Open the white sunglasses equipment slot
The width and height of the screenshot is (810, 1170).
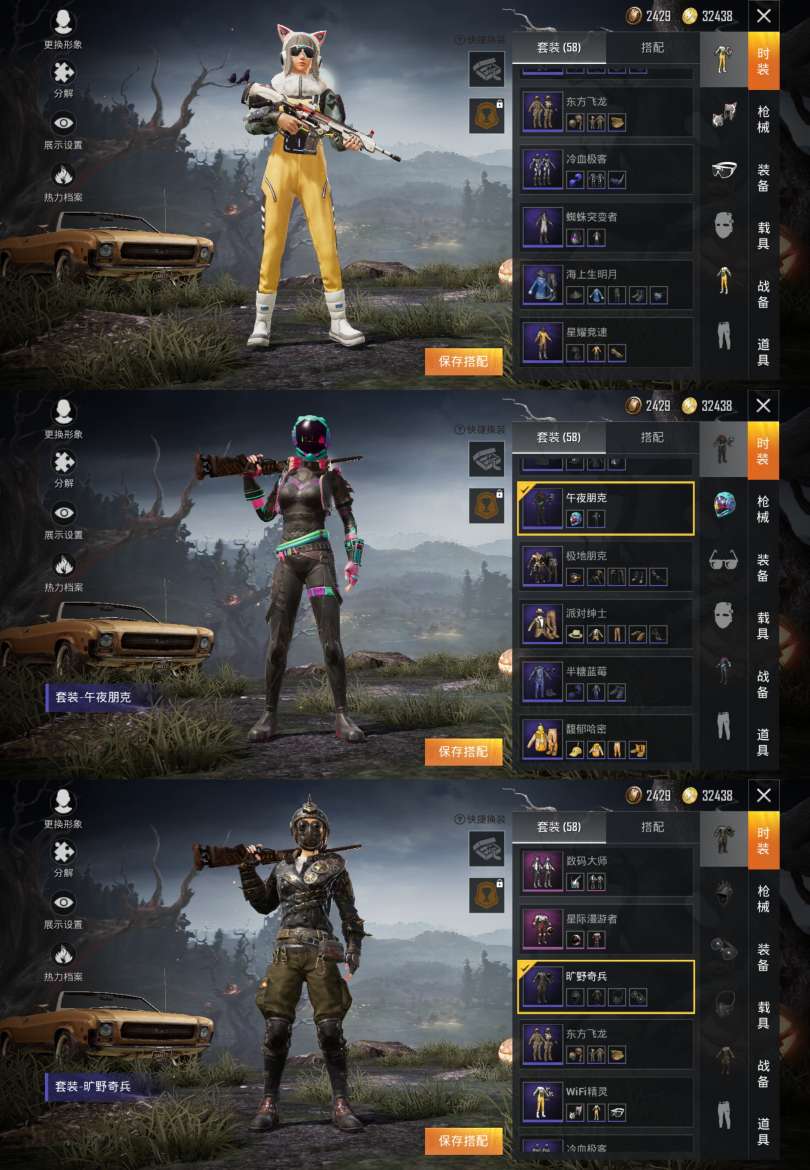[x=724, y=169]
